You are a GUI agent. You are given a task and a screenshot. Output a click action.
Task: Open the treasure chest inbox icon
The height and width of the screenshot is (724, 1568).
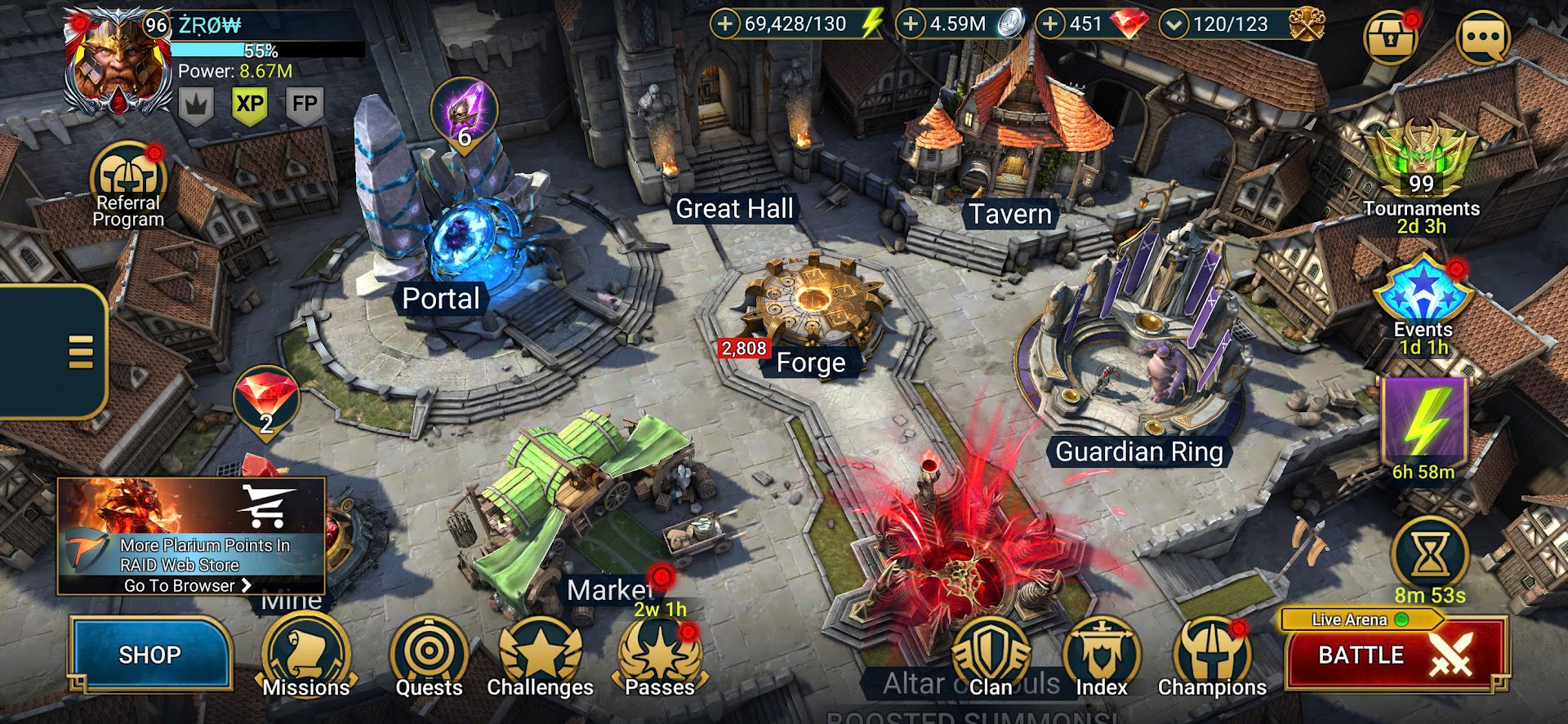(x=1390, y=37)
